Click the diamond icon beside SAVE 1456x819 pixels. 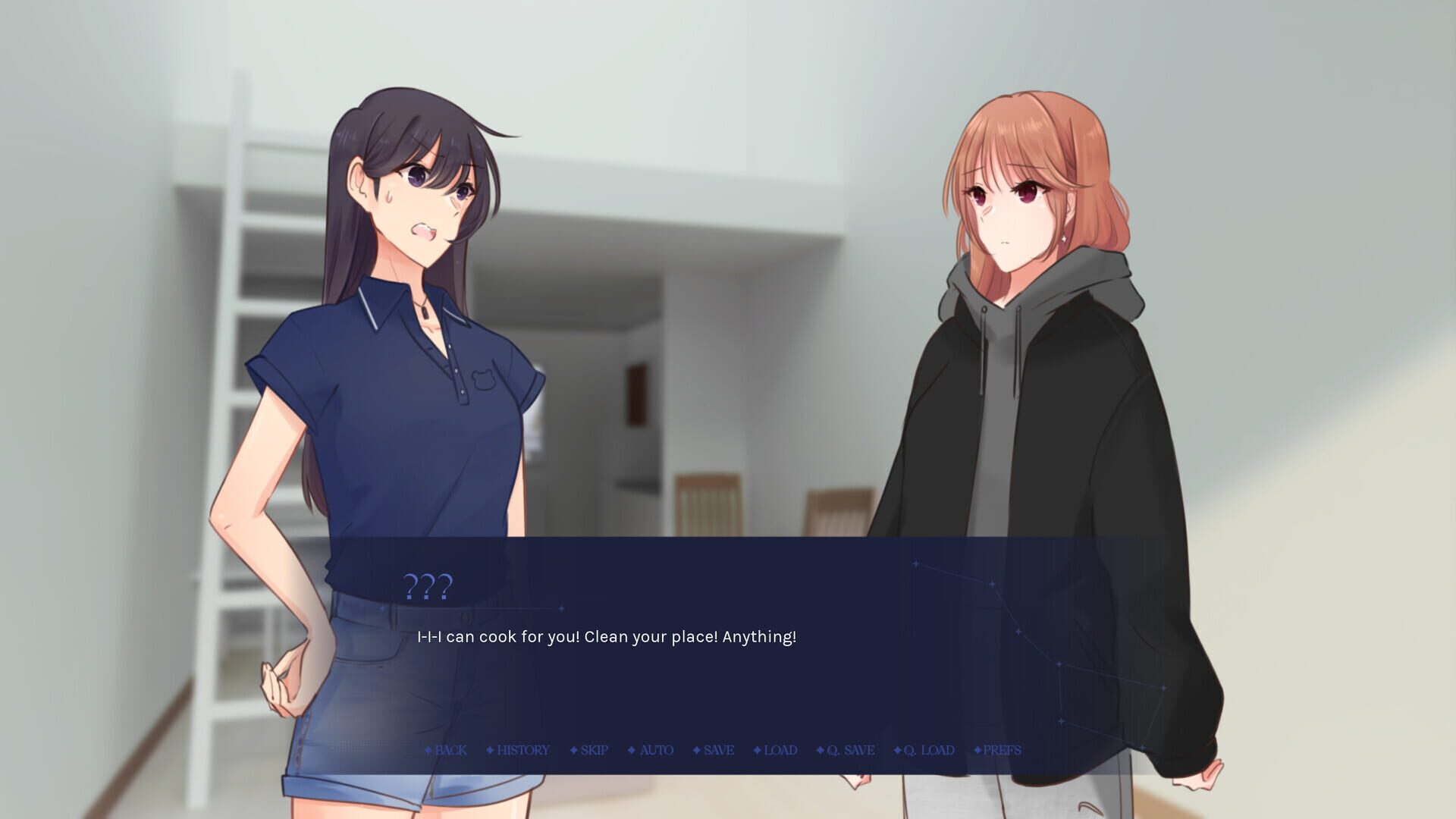pyautogui.click(x=695, y=750)
